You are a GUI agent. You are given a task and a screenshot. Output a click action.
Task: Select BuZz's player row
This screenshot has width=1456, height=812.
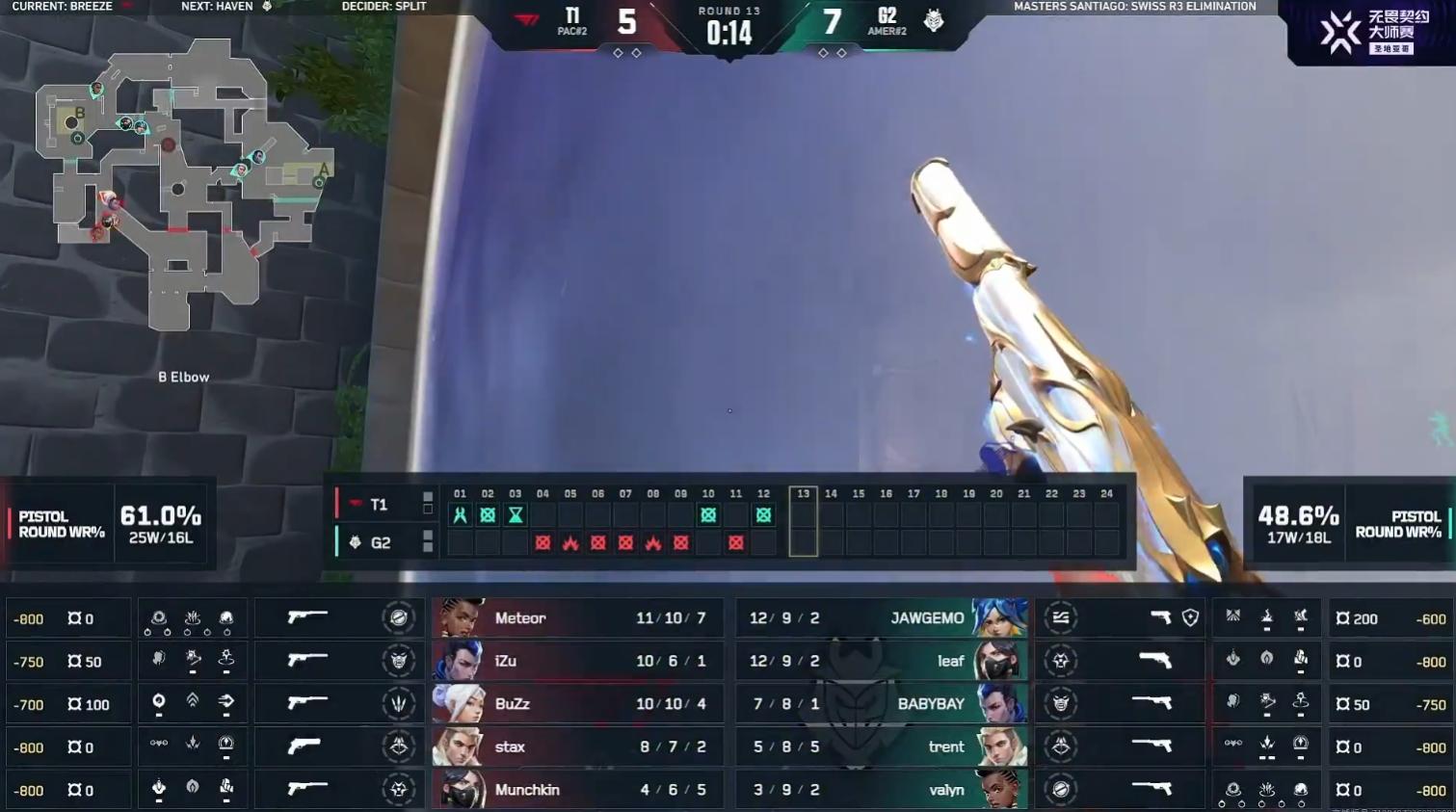[x=578, y=704]
